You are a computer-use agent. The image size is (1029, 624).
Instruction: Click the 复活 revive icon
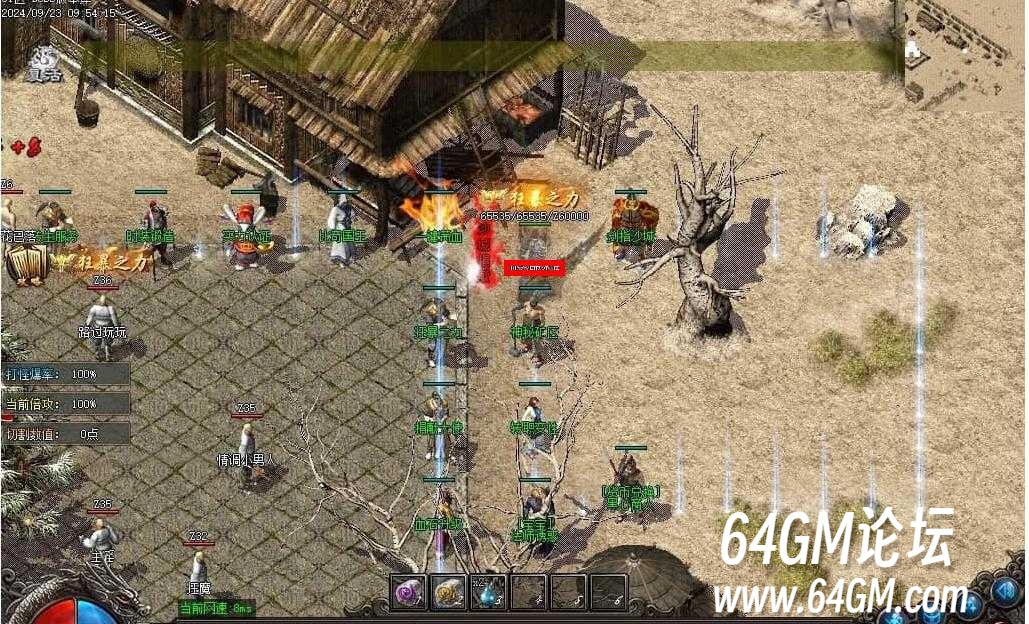[x=42, y=62]
